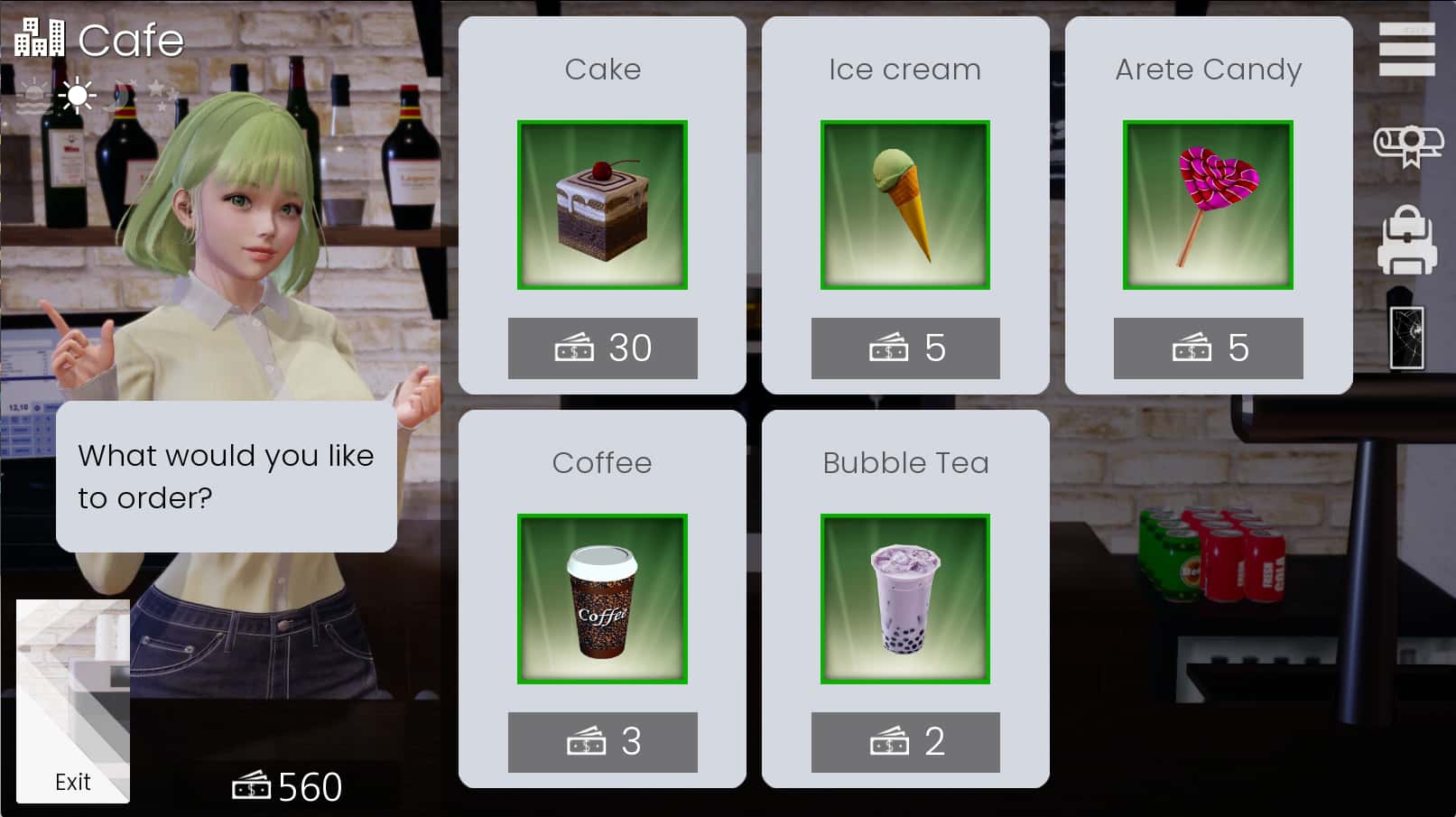Buy the Cake for 30 money
The height and width of the screenshot is (817, 1456).
point(602,347)
